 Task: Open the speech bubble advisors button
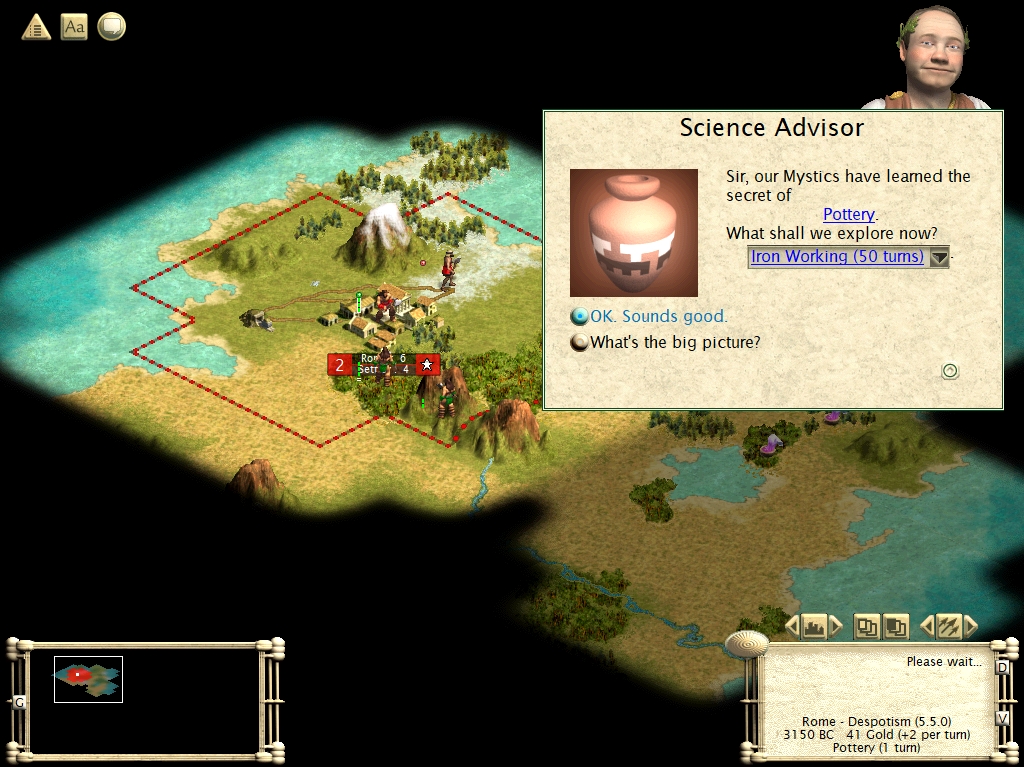111,27
